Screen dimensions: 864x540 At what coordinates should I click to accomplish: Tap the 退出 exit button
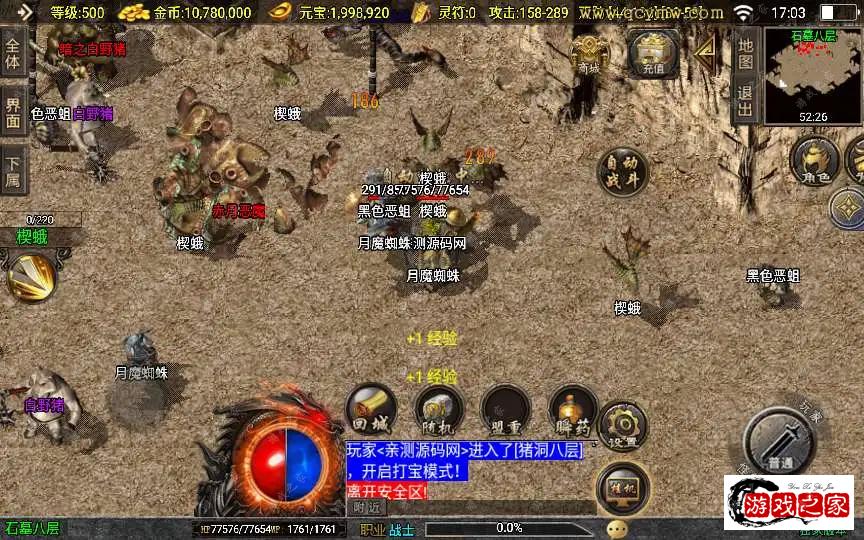point(745,101)
